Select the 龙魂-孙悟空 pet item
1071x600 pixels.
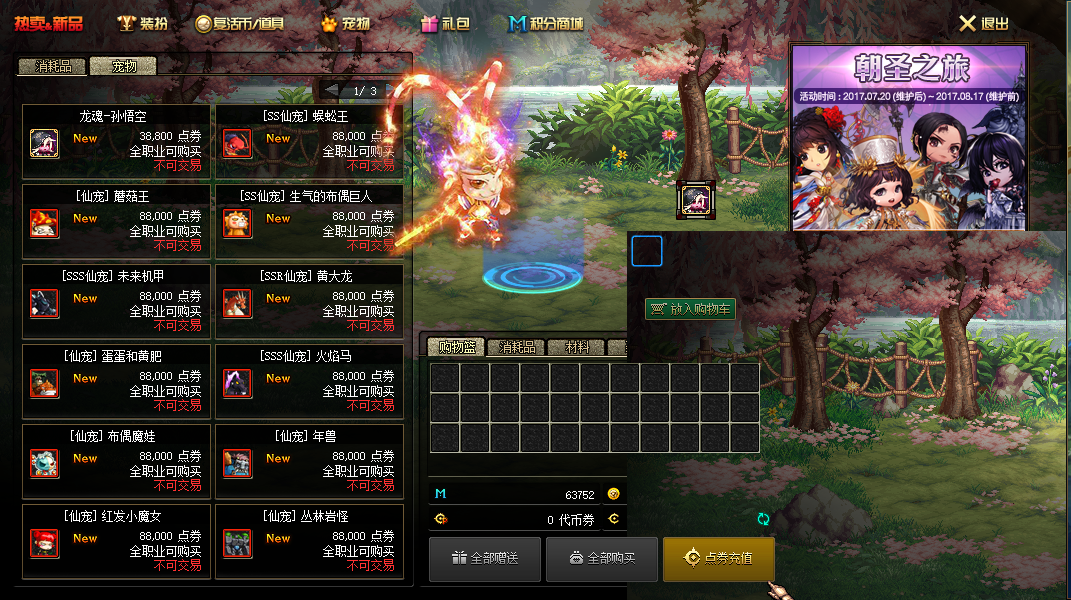pos(116,142)
